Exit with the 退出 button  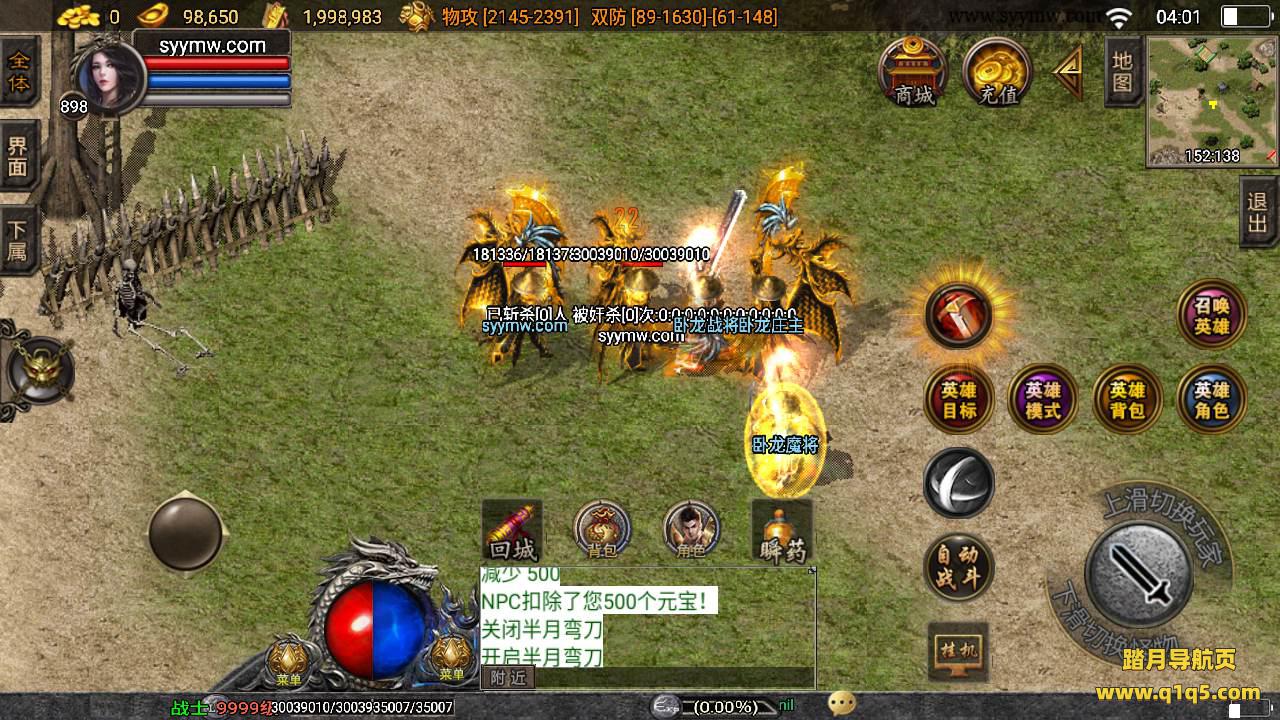pos(1258,212)
